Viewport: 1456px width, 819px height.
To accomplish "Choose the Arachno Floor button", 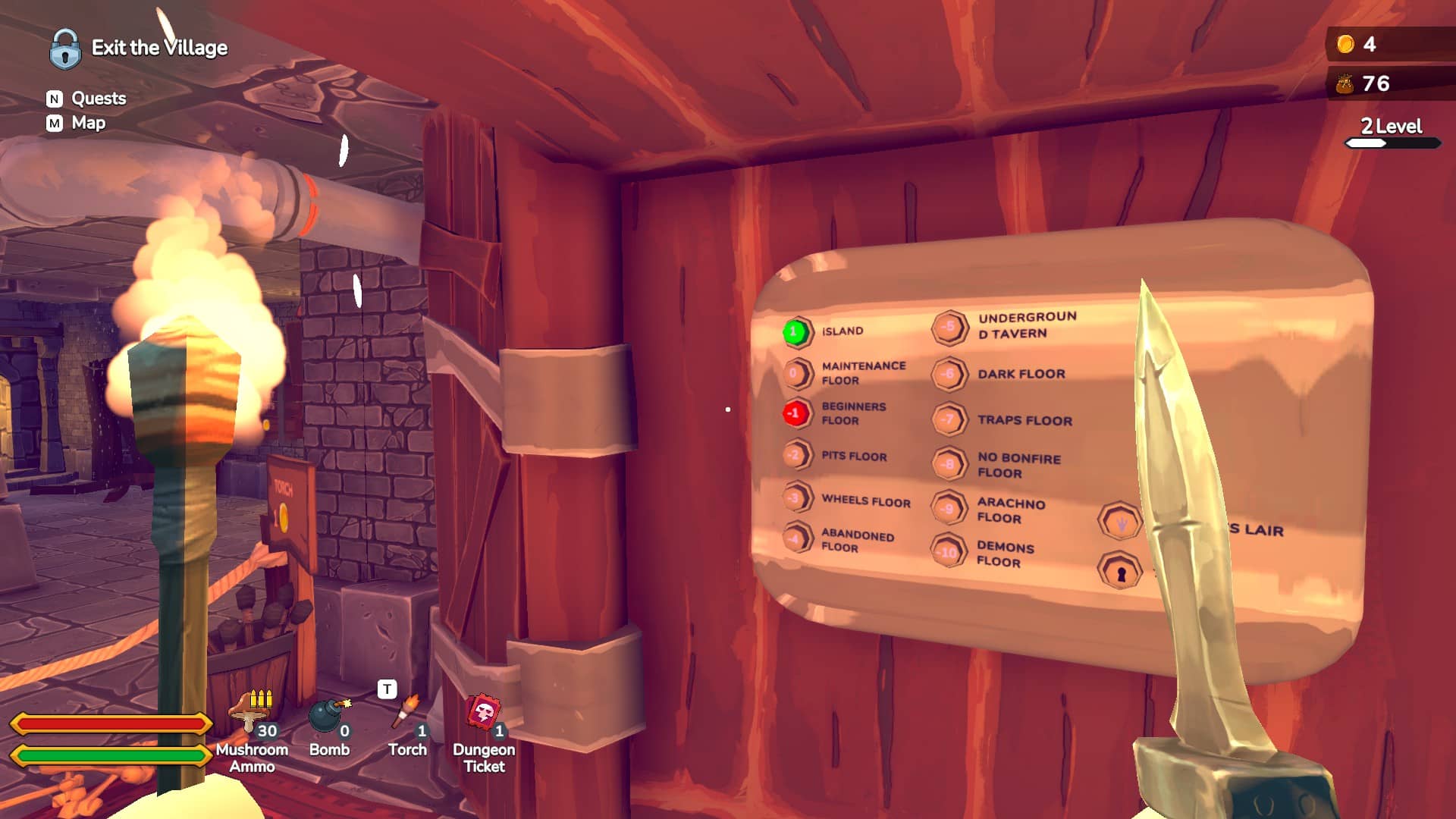I will (948, 509).
